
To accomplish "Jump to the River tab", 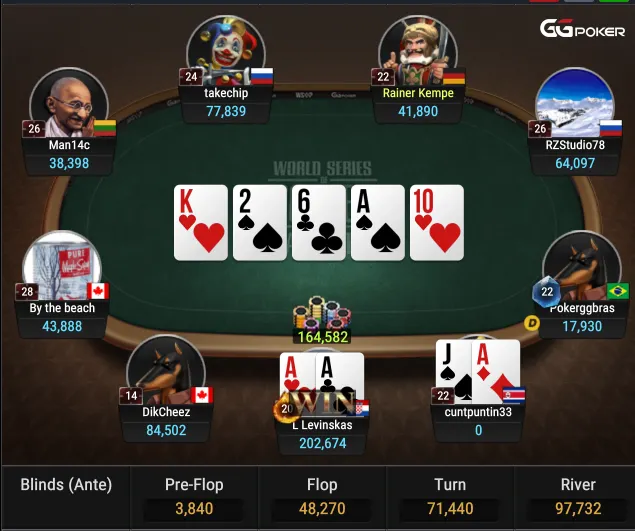I will pyautogui.click(x=577, y=496).
